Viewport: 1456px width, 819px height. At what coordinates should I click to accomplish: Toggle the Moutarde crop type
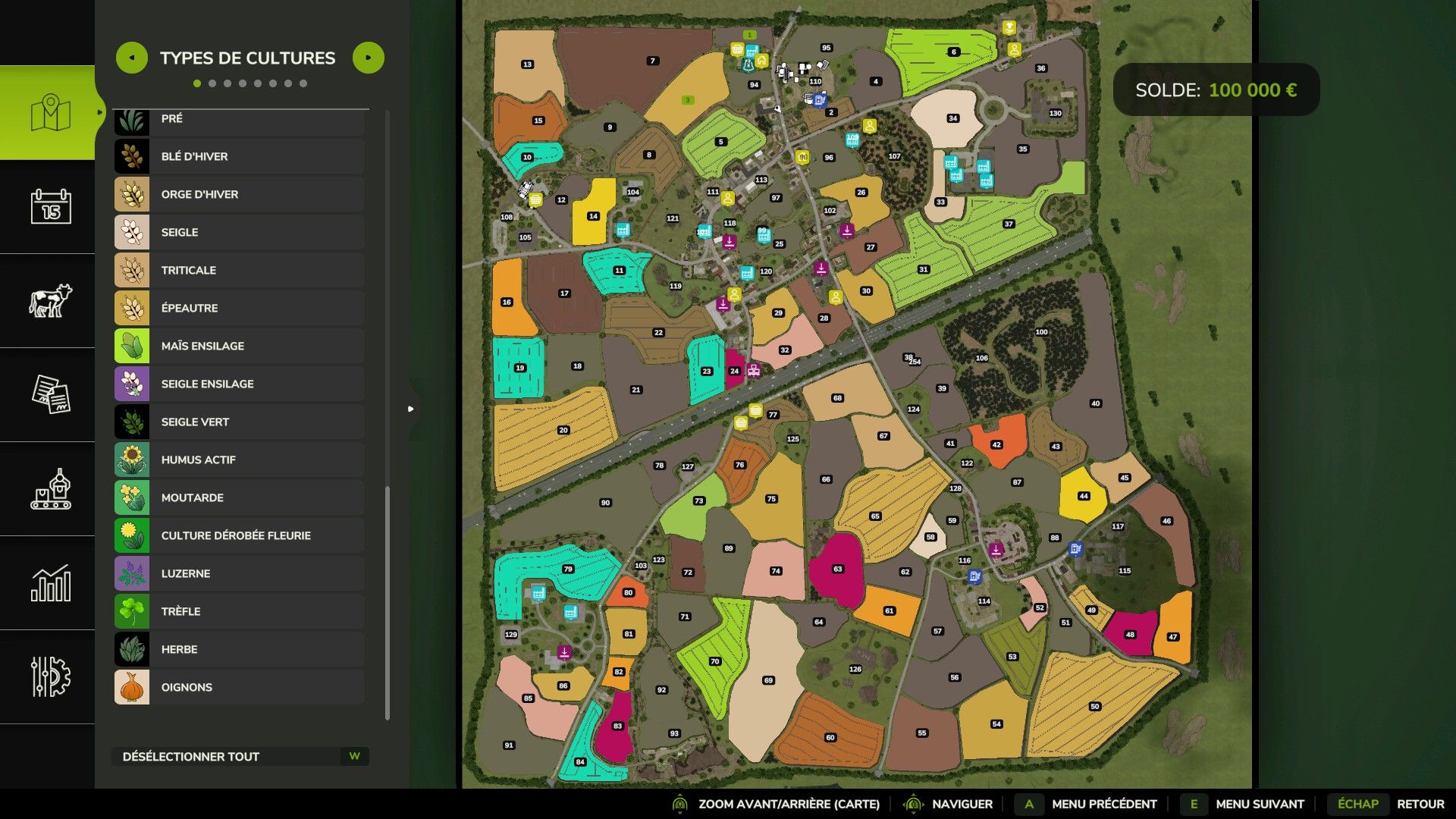pyautogui.click(x=239, y=497)
